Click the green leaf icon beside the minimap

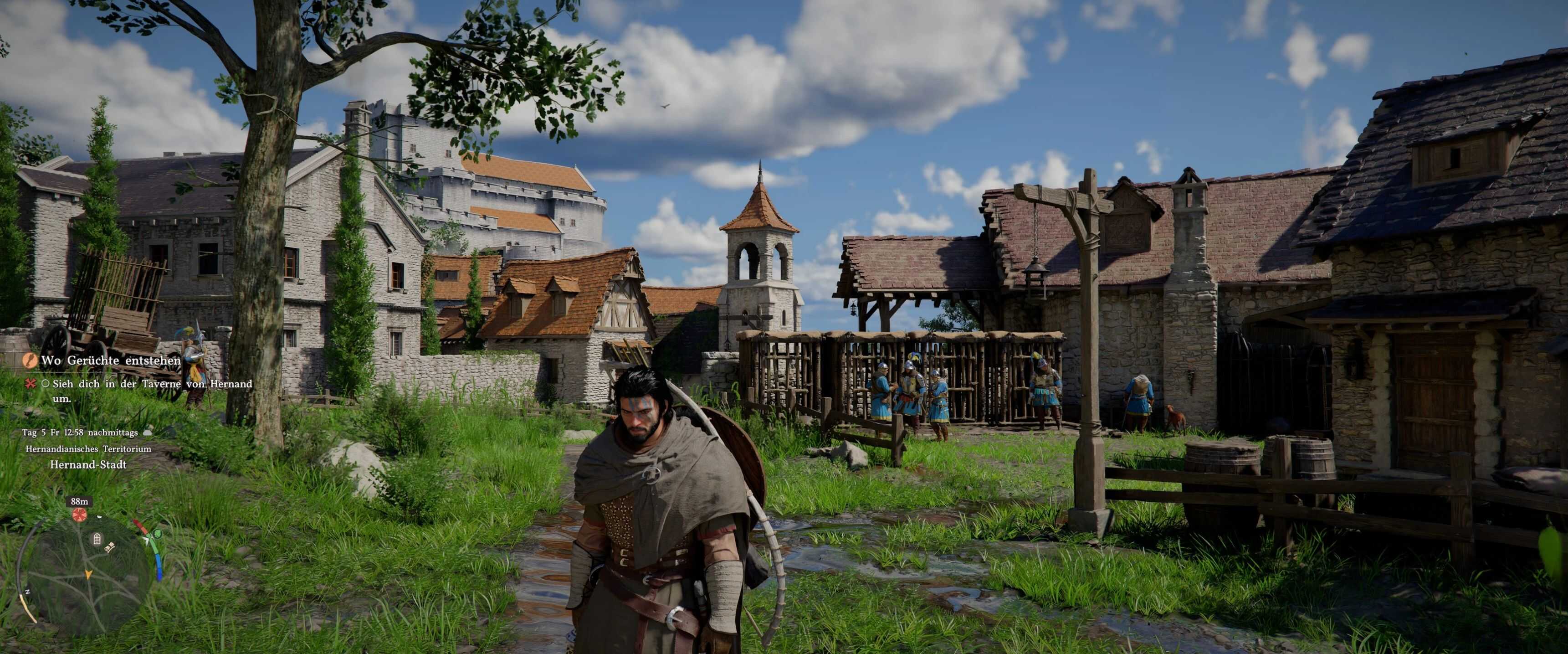click(x=158, y=534)
